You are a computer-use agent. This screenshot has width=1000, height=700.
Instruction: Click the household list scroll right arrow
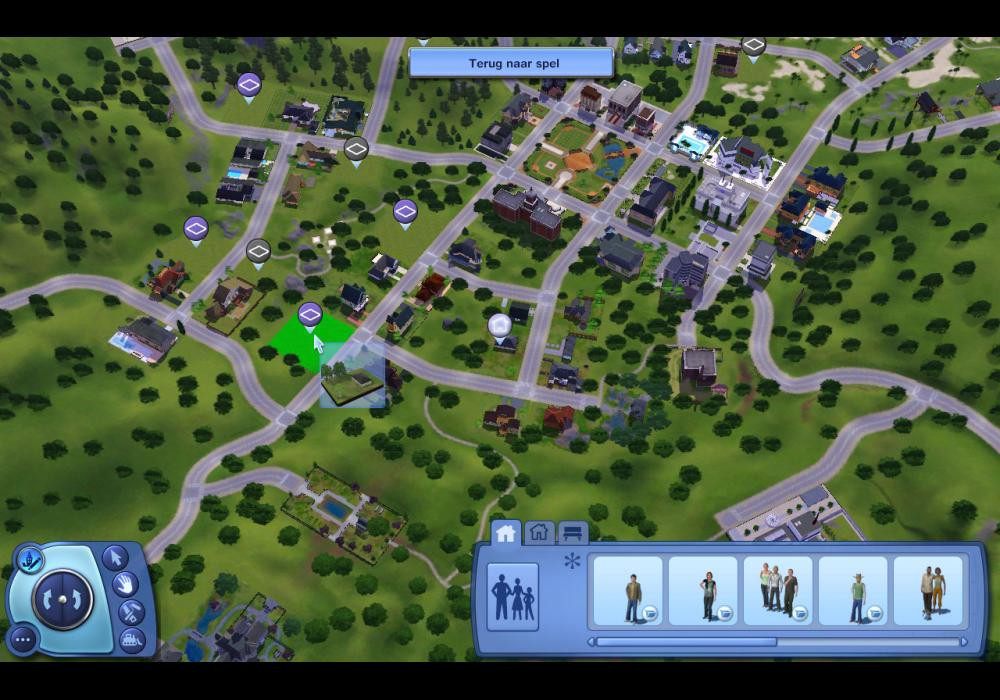pos(964,642)
